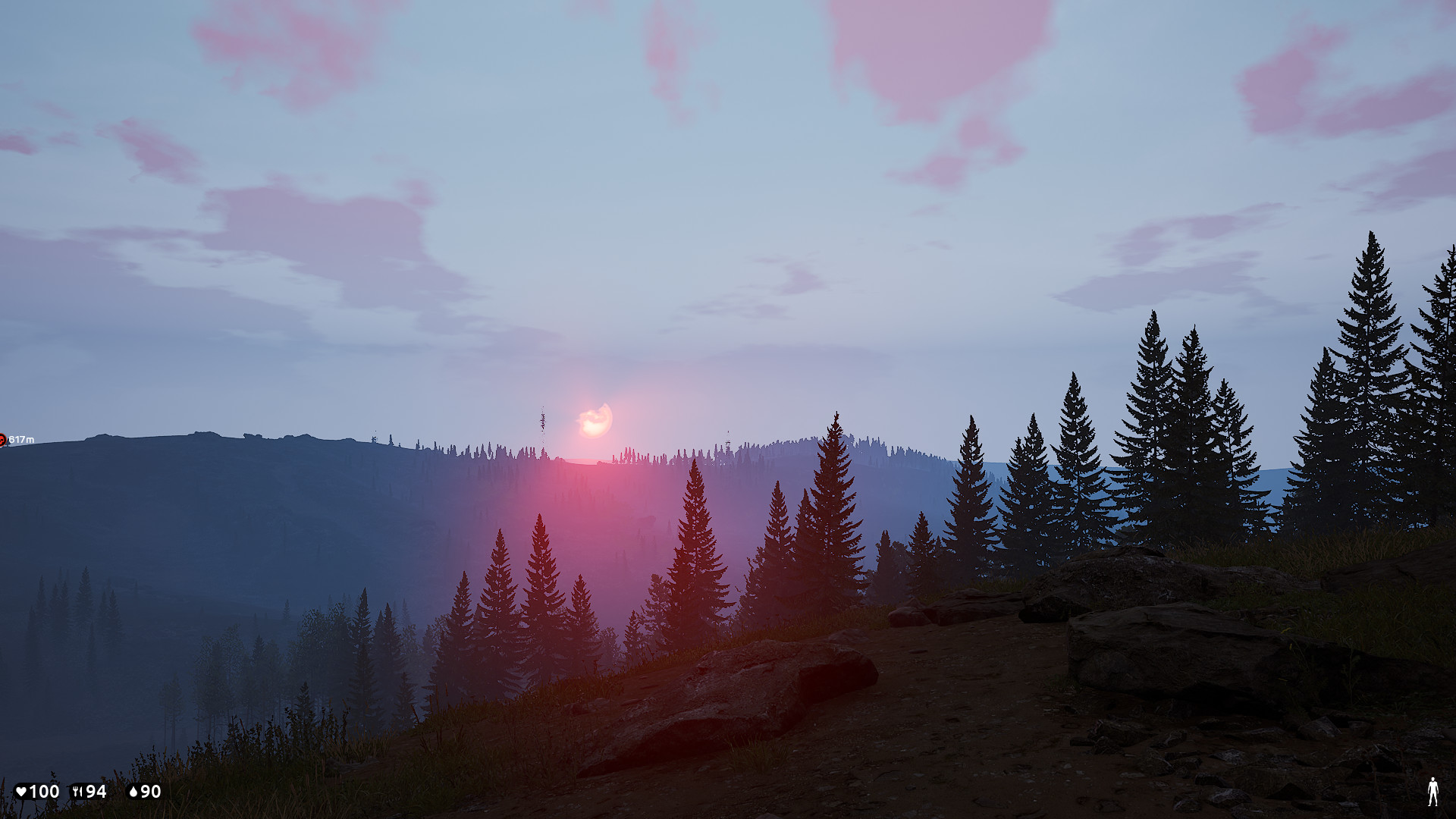The height and width of the screenshot is (819, 1456).
Task: Click the stance indicator figure bottom right
Action: [1432, 793]
